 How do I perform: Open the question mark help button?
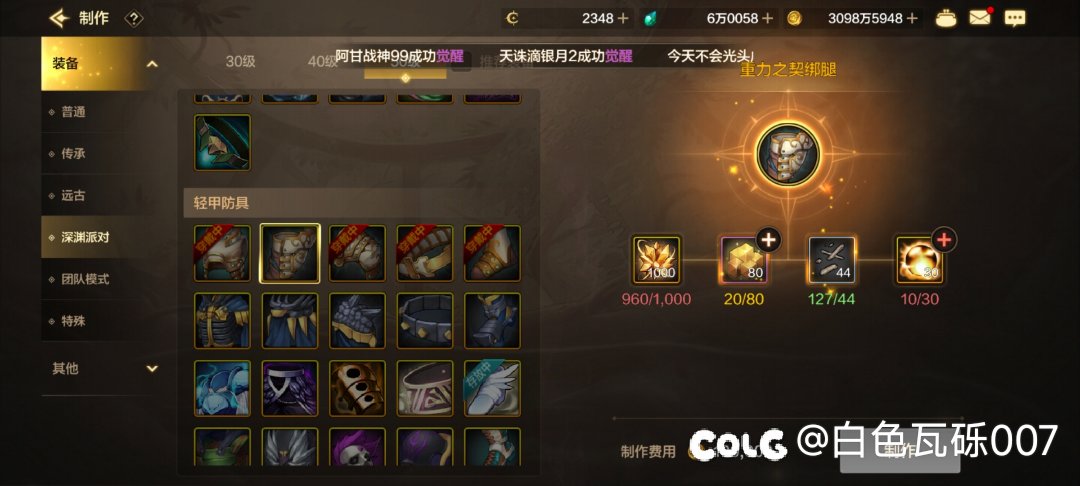[x=135, y=18]
